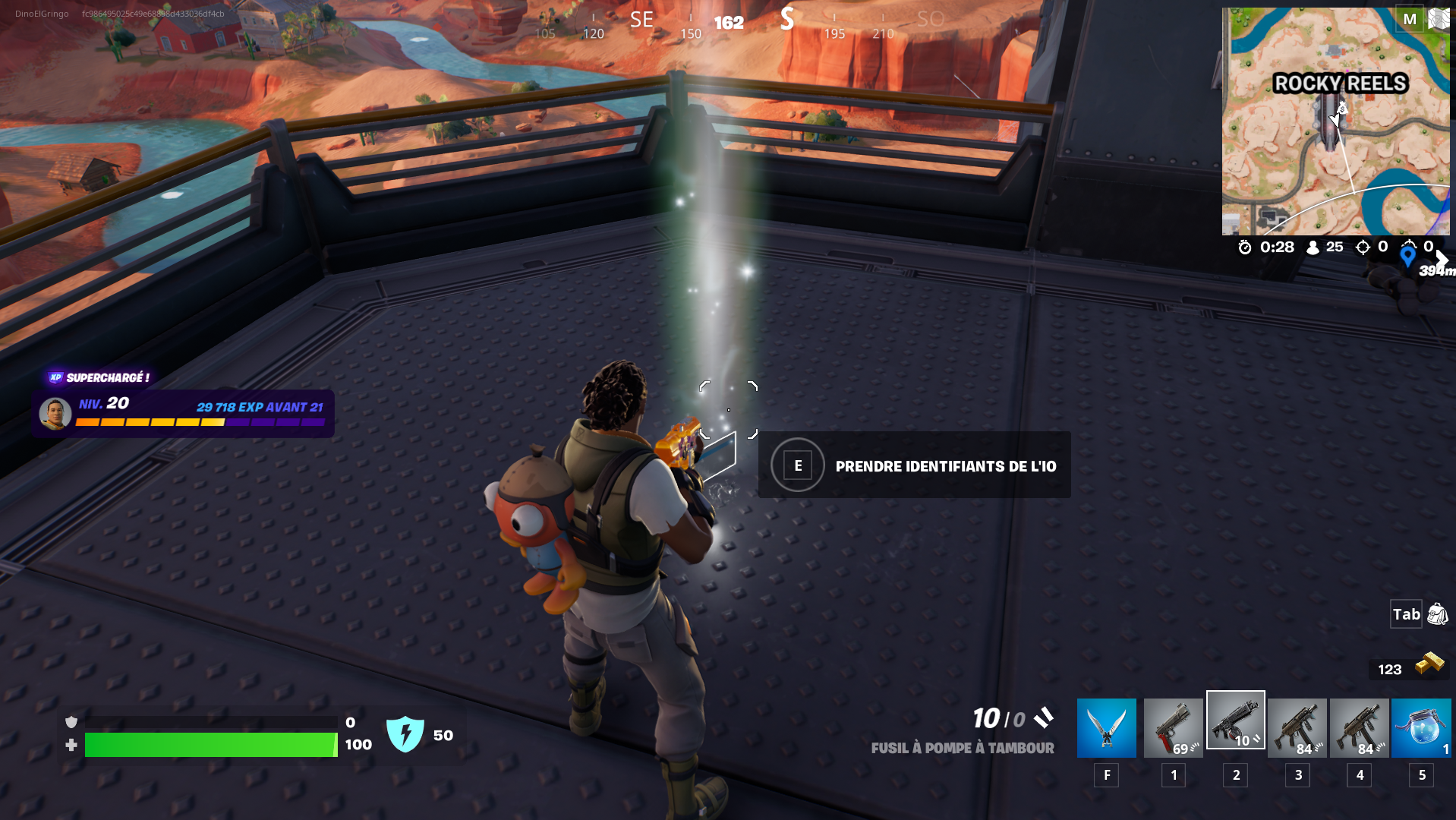Select the pistol in hotbar slot 1
Viewport: 1456px width, 820px height.
(x=1172, y=727)
